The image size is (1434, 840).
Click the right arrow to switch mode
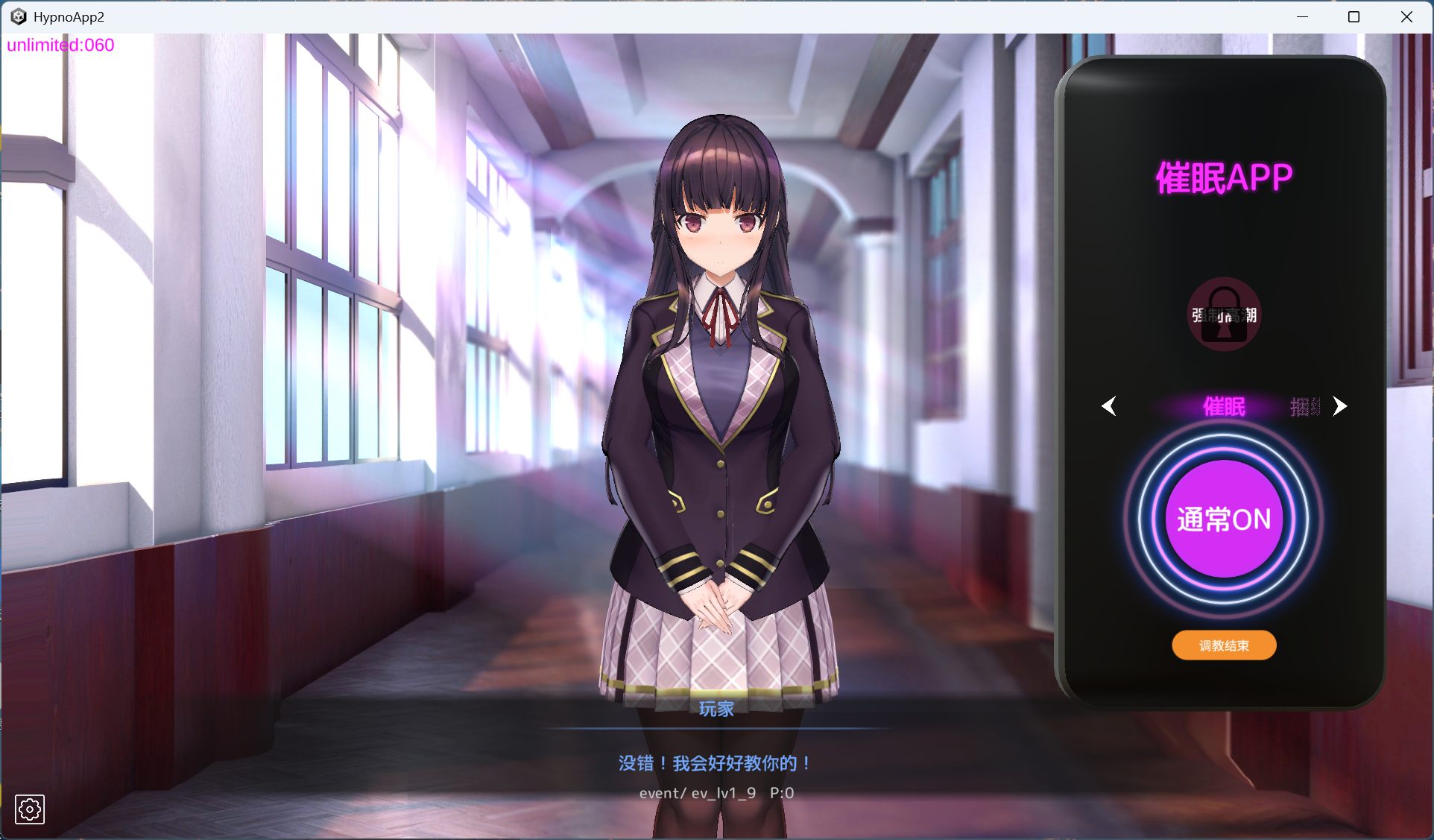pos(1340,406)
